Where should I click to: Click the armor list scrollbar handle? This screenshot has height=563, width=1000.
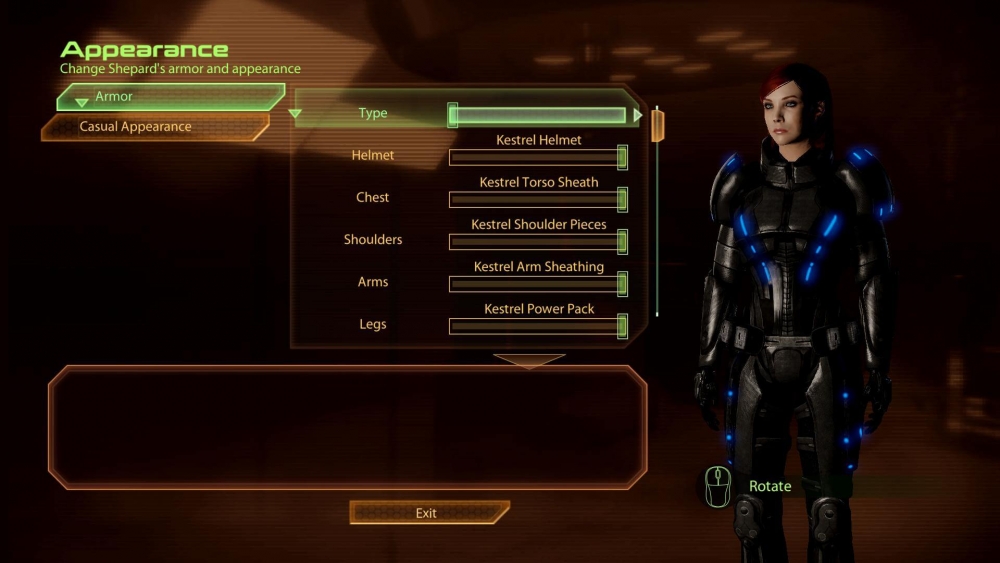point(658,126)
